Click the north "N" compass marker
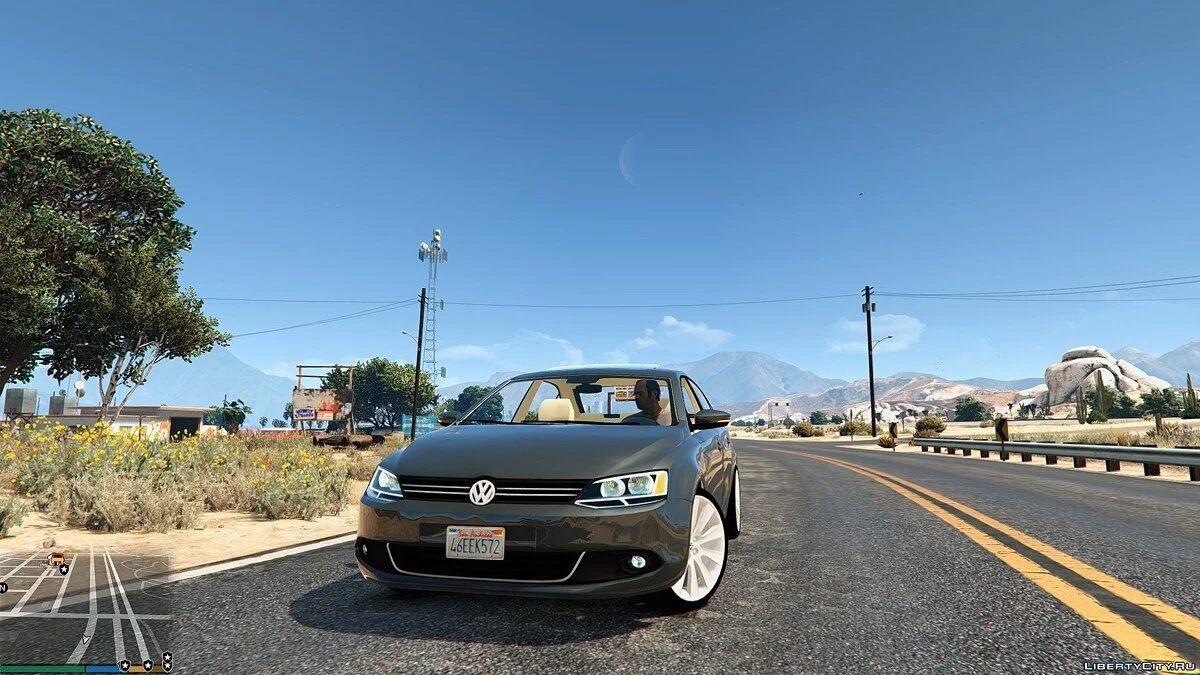The height and width of the screenshot is (675, 1200). tap(4, 588)
